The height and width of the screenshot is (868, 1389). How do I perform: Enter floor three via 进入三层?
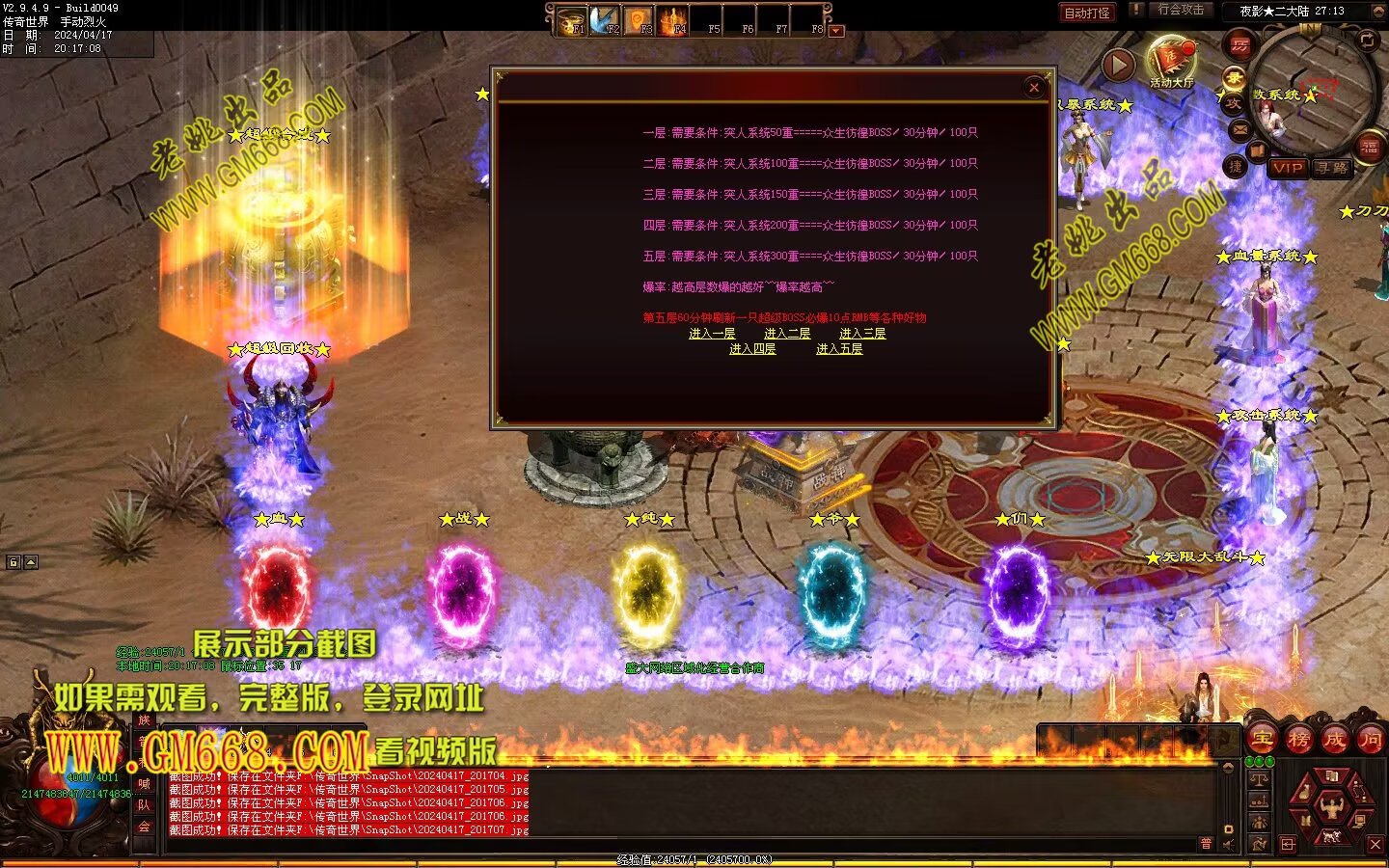[862, 334]
